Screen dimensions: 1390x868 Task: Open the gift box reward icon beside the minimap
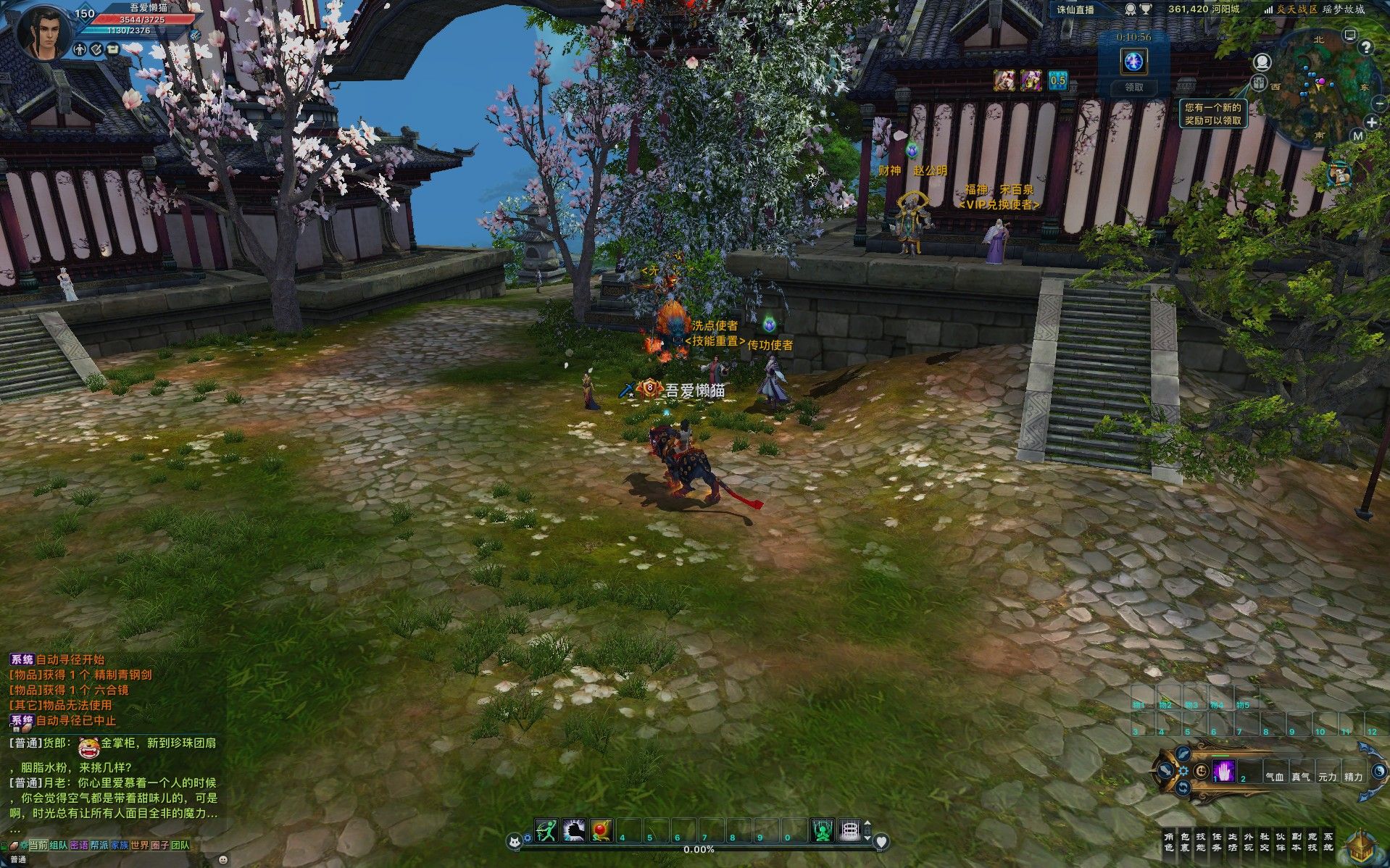pos(1260,82)
